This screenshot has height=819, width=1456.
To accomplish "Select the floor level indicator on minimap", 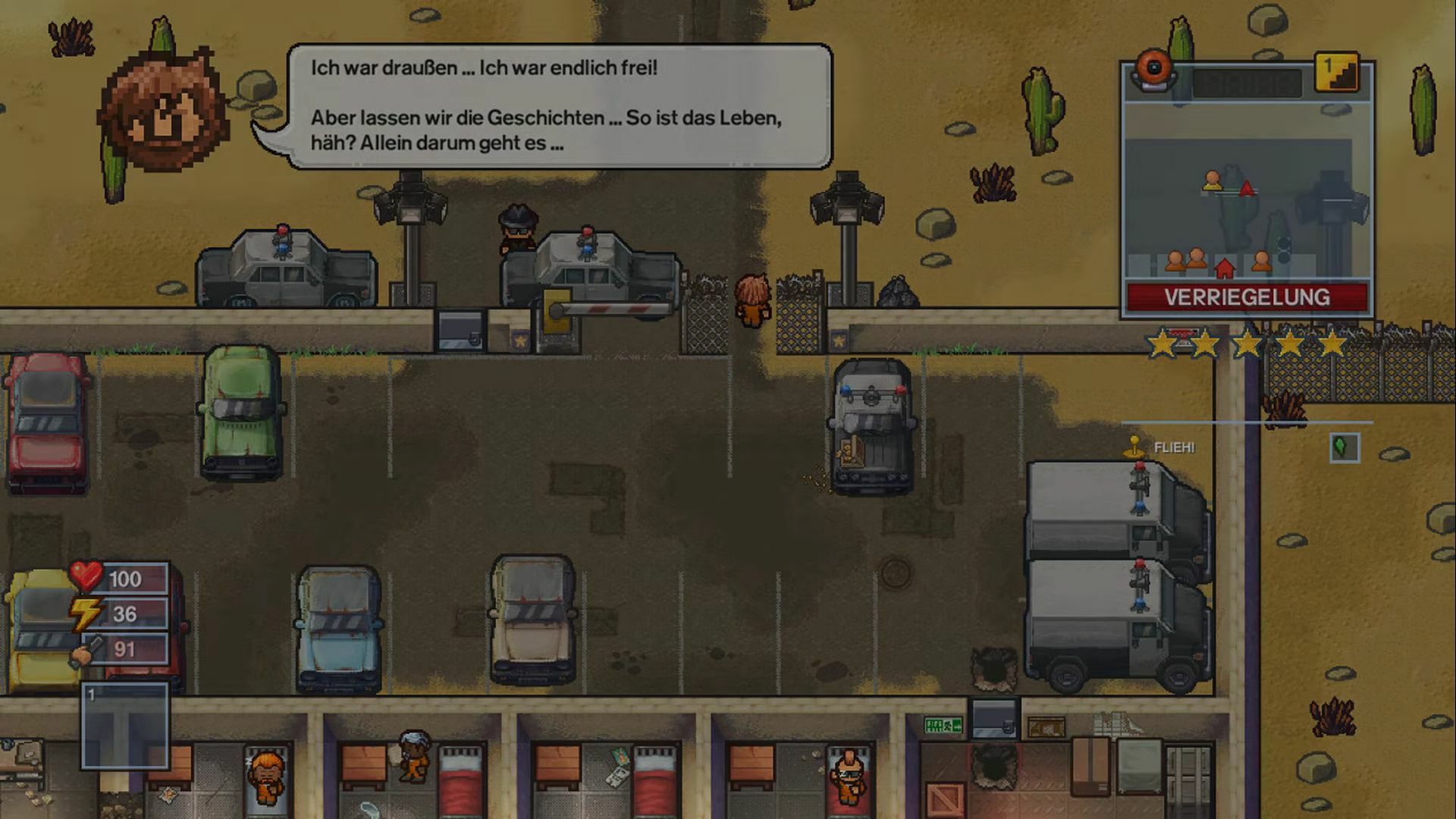I will (1335, 73).
